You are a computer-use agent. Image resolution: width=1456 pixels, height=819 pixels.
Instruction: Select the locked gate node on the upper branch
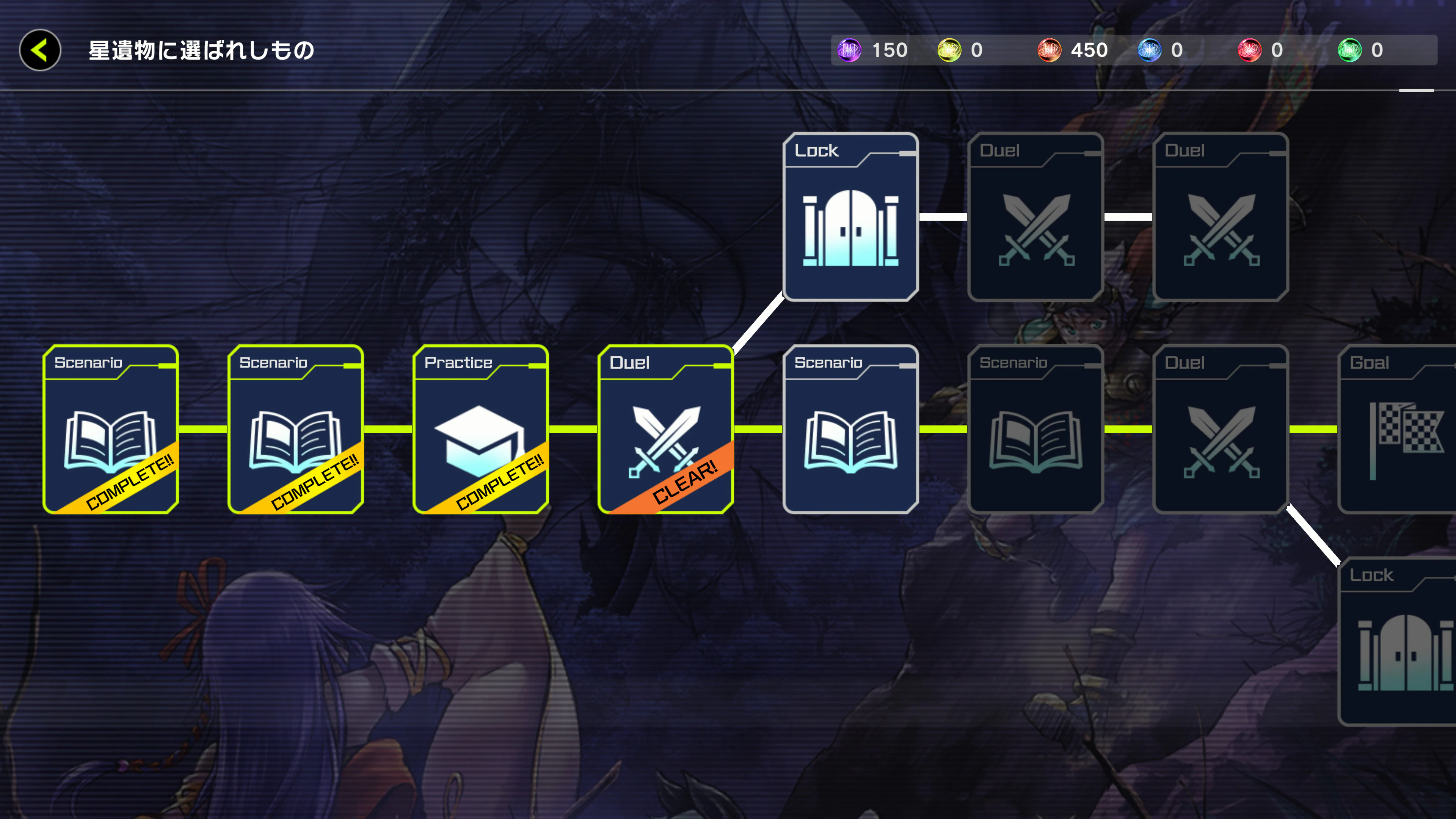pyautogui.click(x=851, y=218)
